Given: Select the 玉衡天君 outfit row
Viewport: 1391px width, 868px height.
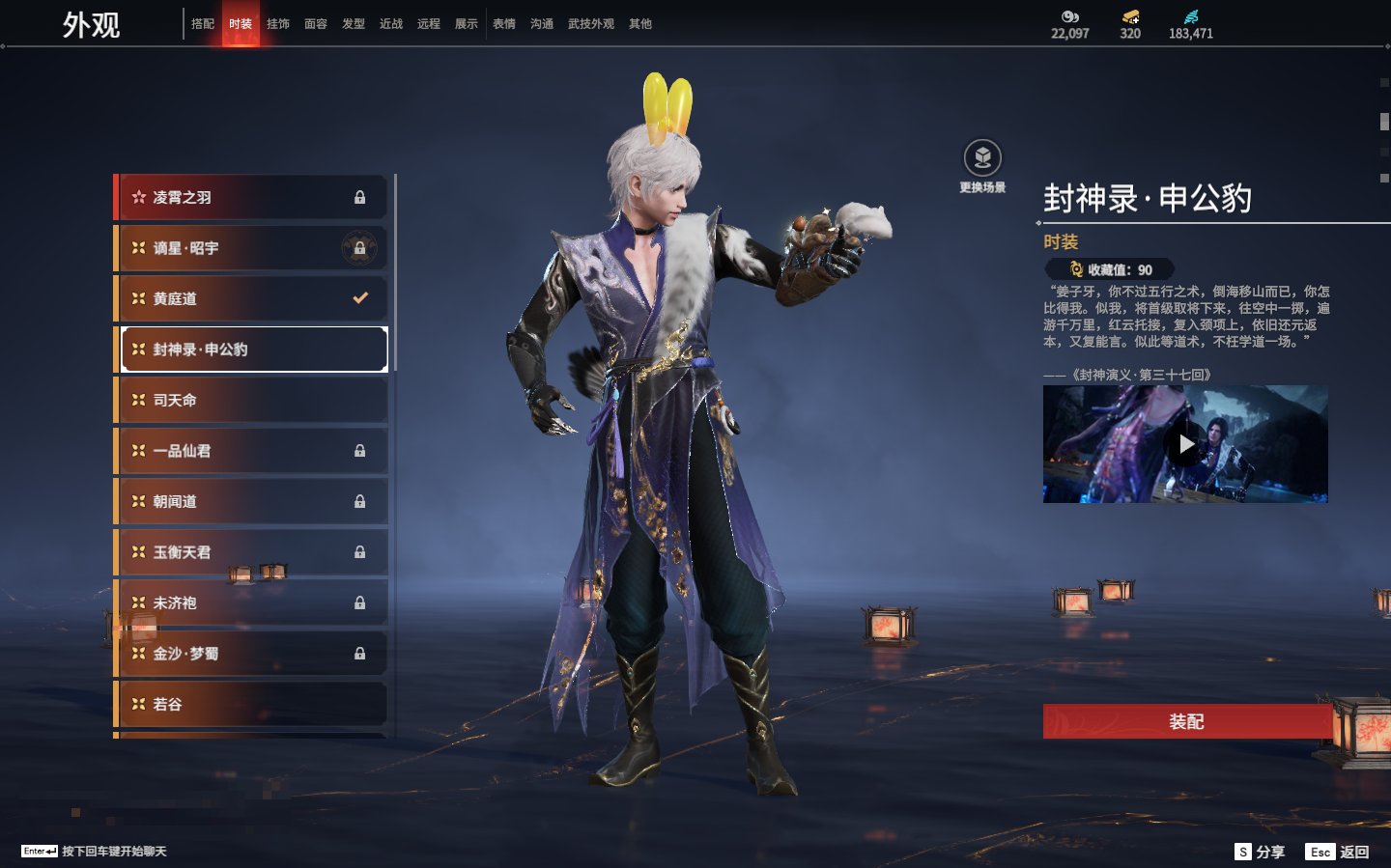Looking at the screenshot, I should [251, 552].
